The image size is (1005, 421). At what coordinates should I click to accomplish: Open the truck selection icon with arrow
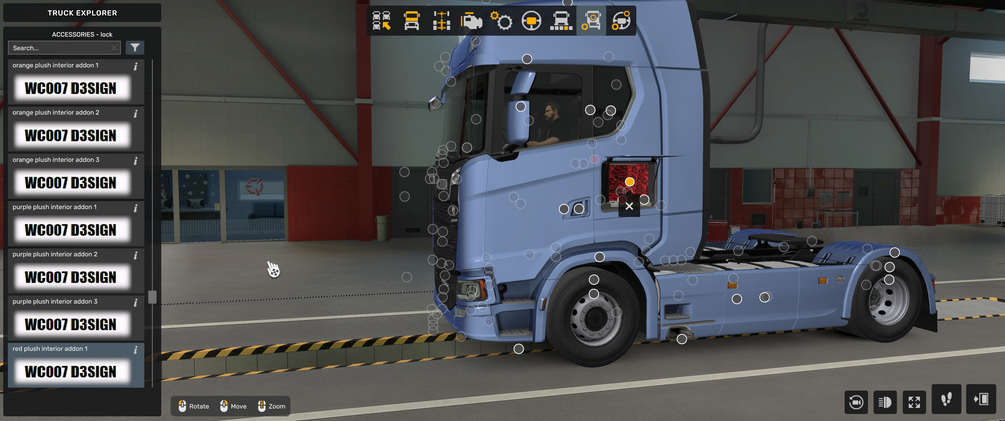[381, 20]
